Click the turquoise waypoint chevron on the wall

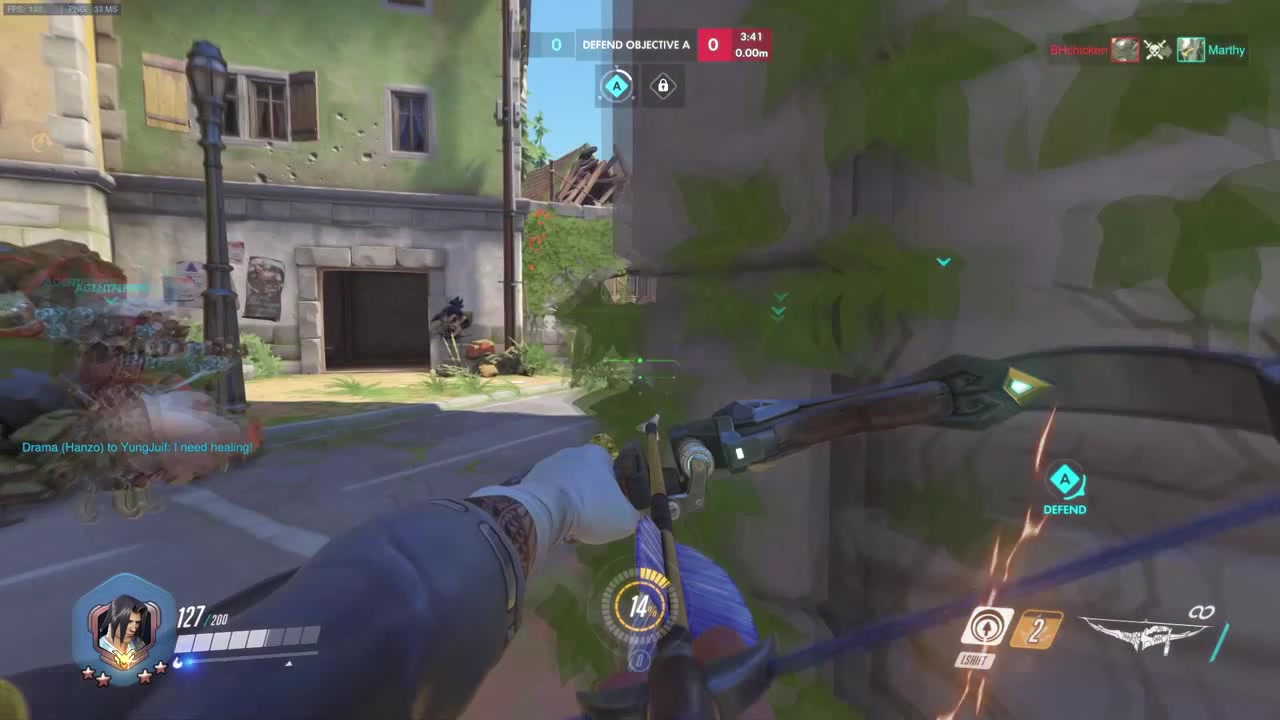point(942,261)
